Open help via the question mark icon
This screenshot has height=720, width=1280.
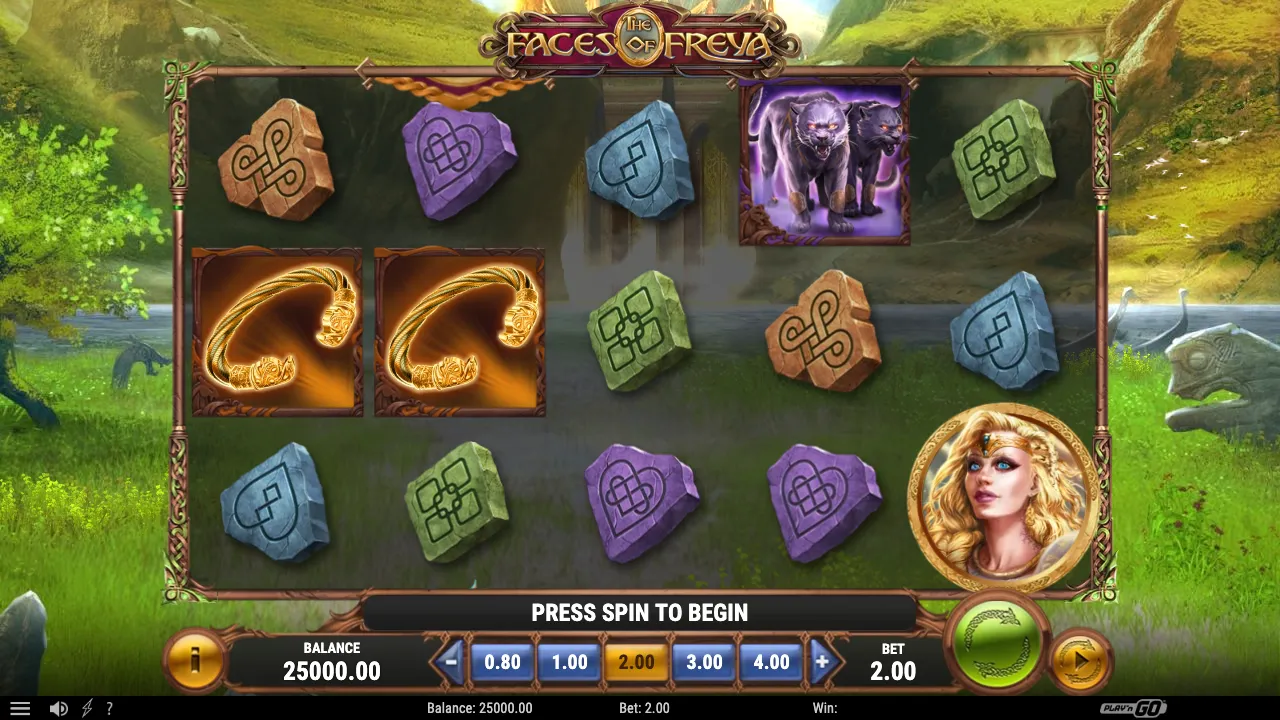[110, 707]
